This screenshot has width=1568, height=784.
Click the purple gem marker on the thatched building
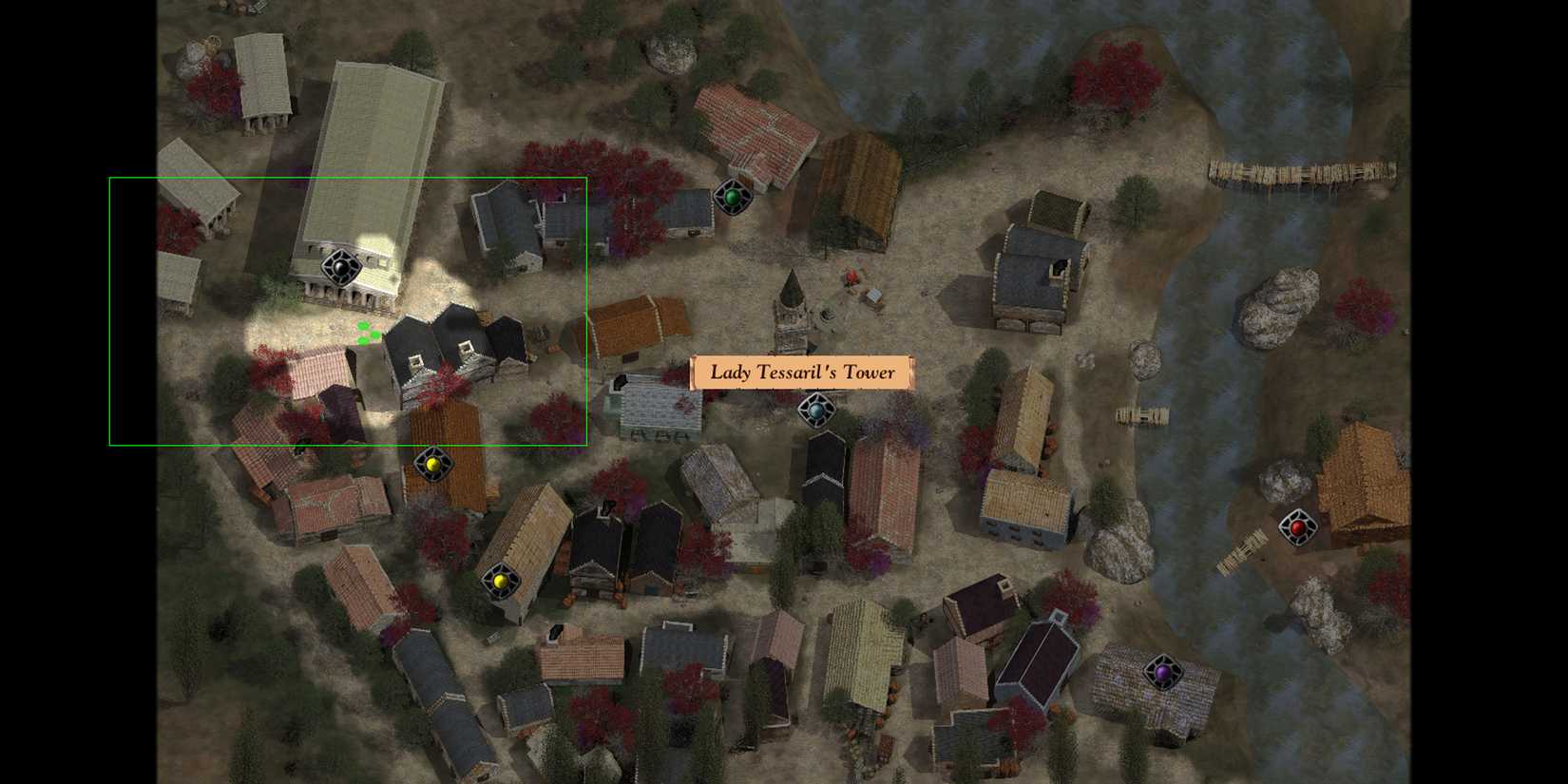(x=1164, y=672)
